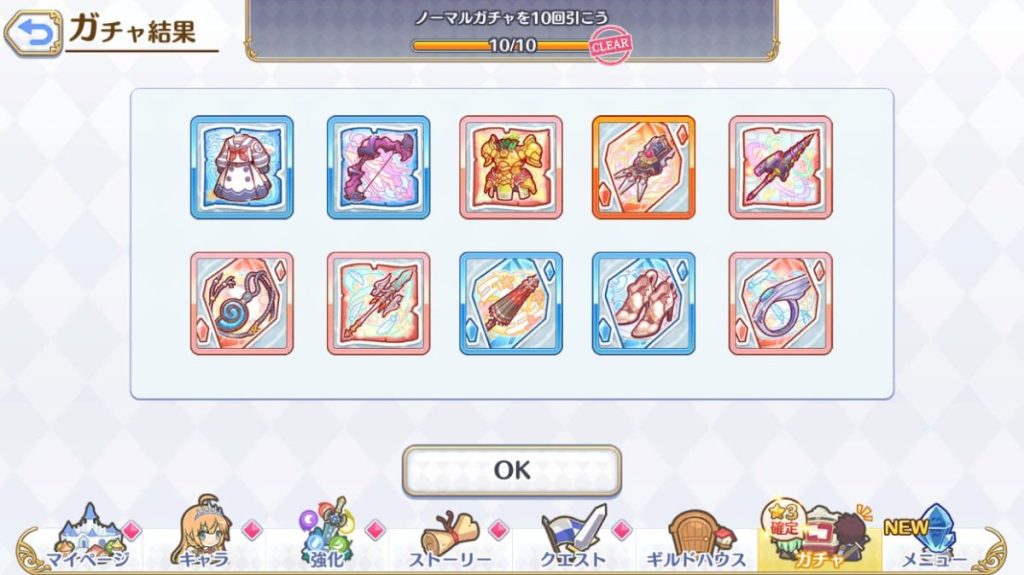Switch to the キャラ character tab
Image resolution: width=1024 pixels, height=575 pixels.
point(204,537)
